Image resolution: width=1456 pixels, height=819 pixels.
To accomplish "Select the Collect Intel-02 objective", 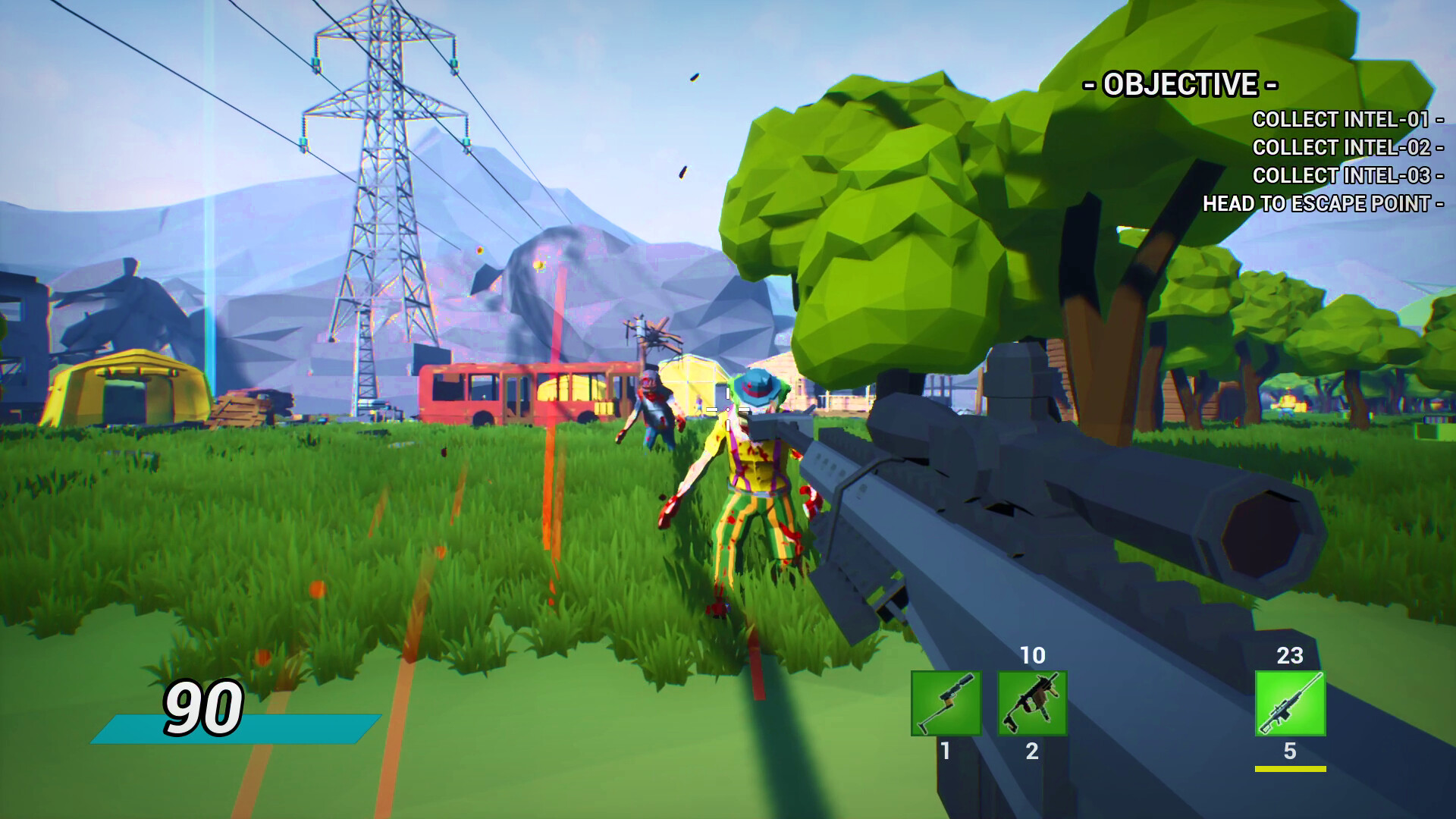I will (1341, 148).
